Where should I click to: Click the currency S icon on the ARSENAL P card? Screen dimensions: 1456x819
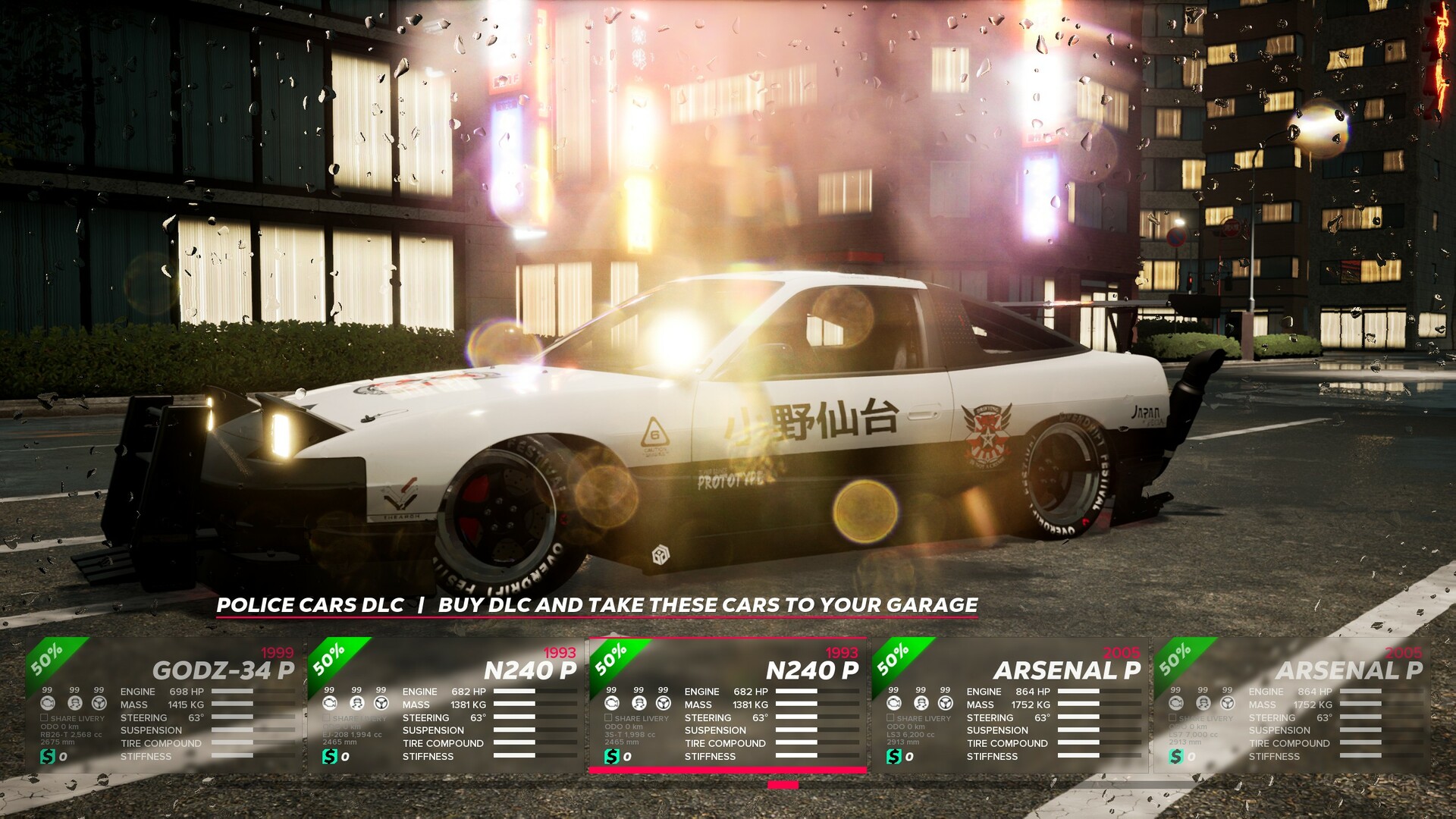(893, 755)
